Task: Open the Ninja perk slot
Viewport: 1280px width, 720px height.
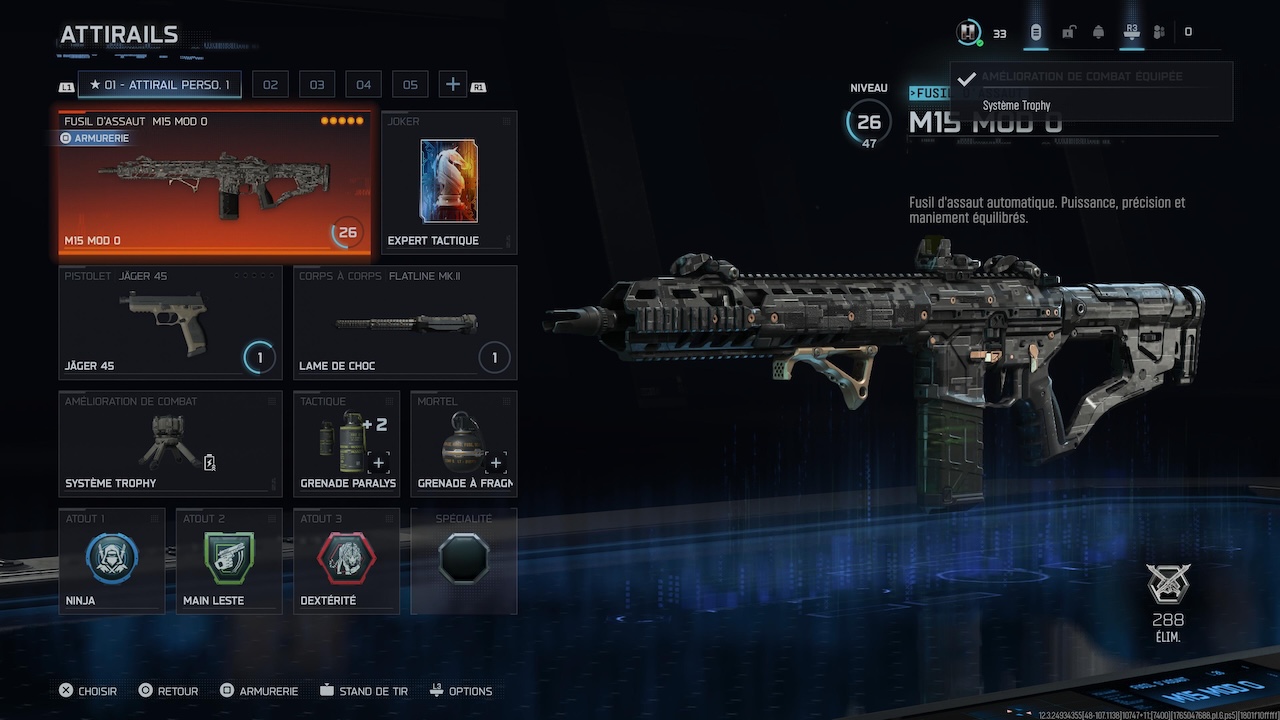Action: [x=112, y=560]
